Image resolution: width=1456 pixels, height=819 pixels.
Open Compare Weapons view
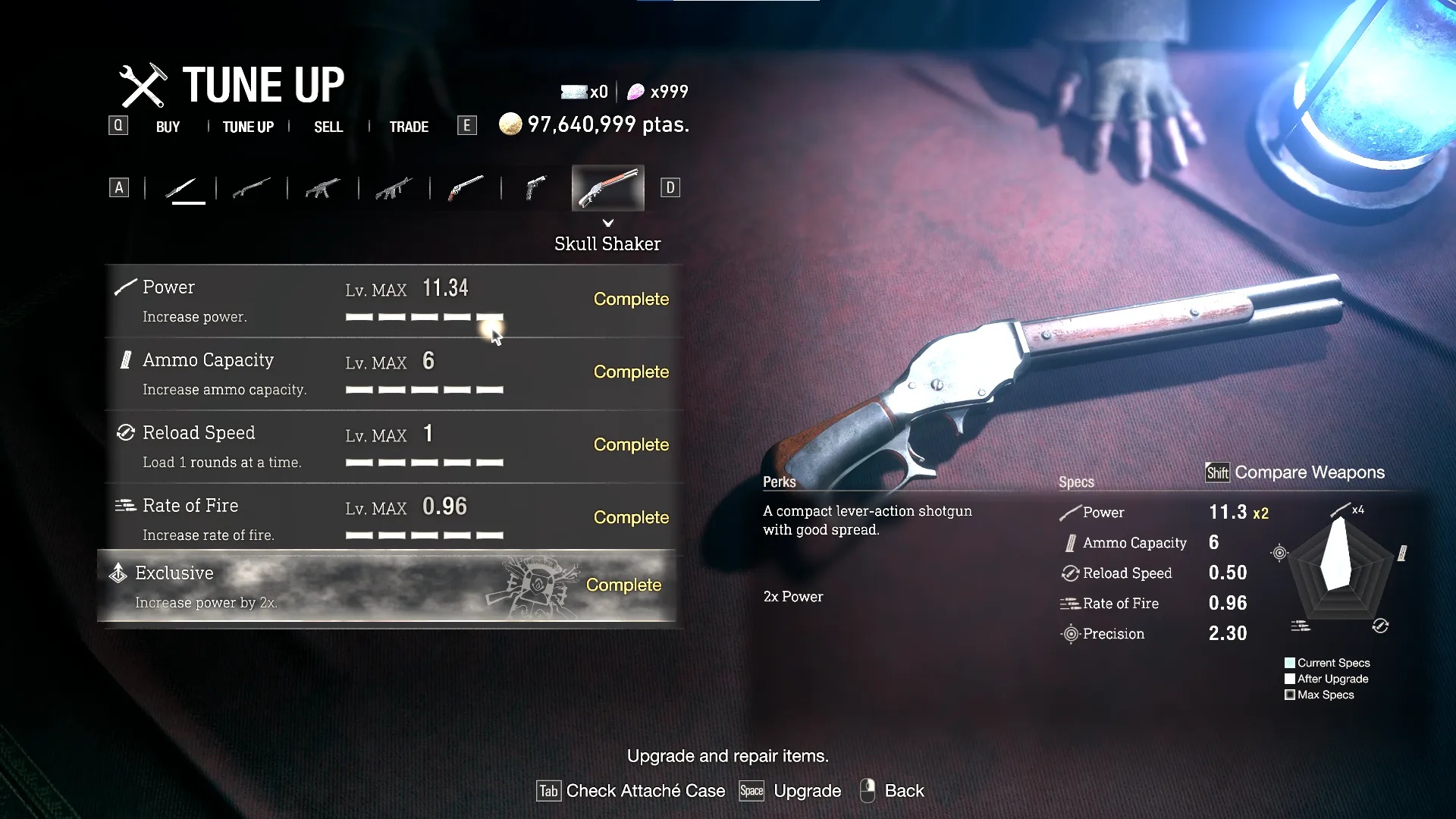click(x=1295, y=472)
